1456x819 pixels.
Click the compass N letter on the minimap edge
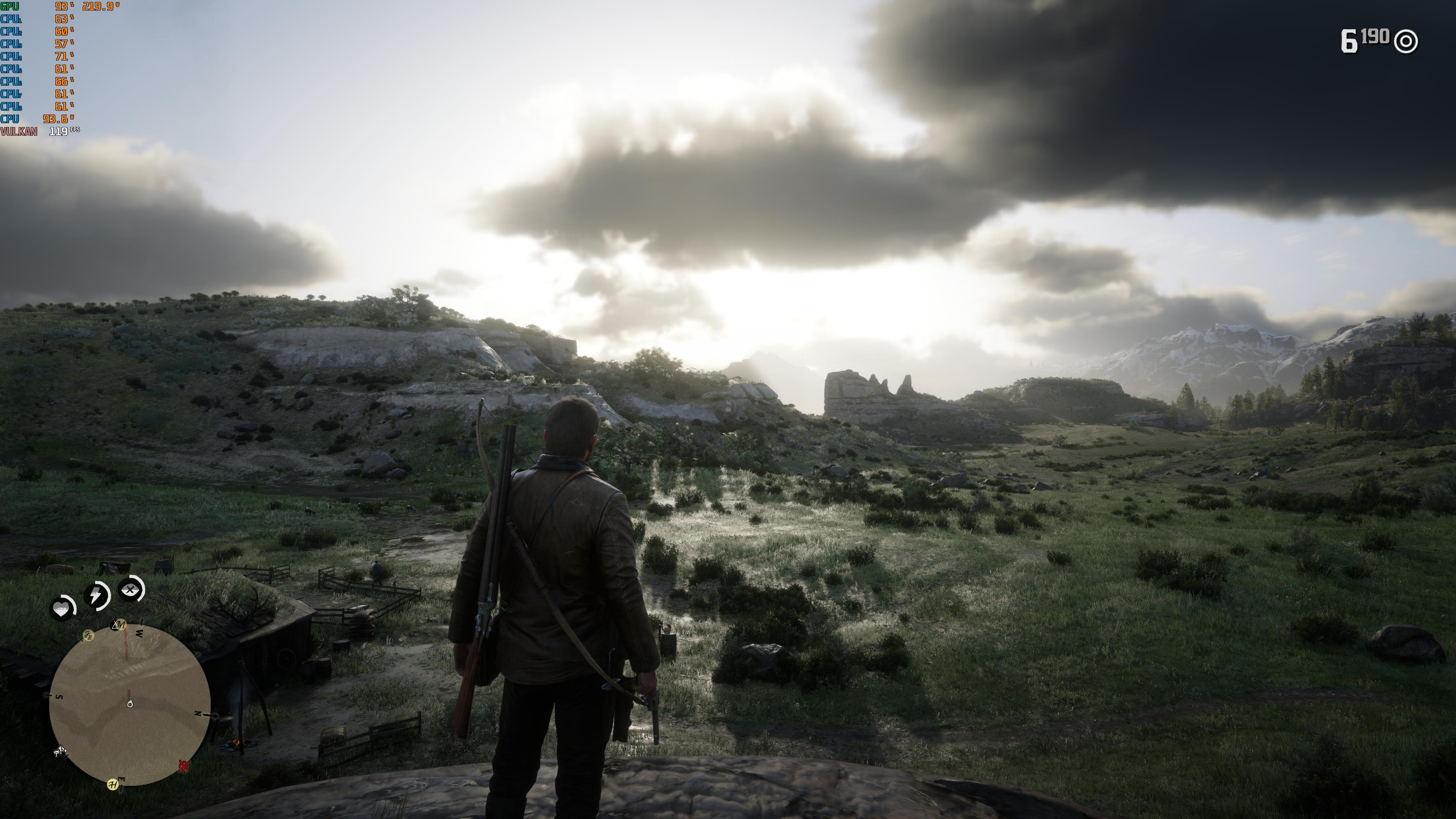pos(198,714)
